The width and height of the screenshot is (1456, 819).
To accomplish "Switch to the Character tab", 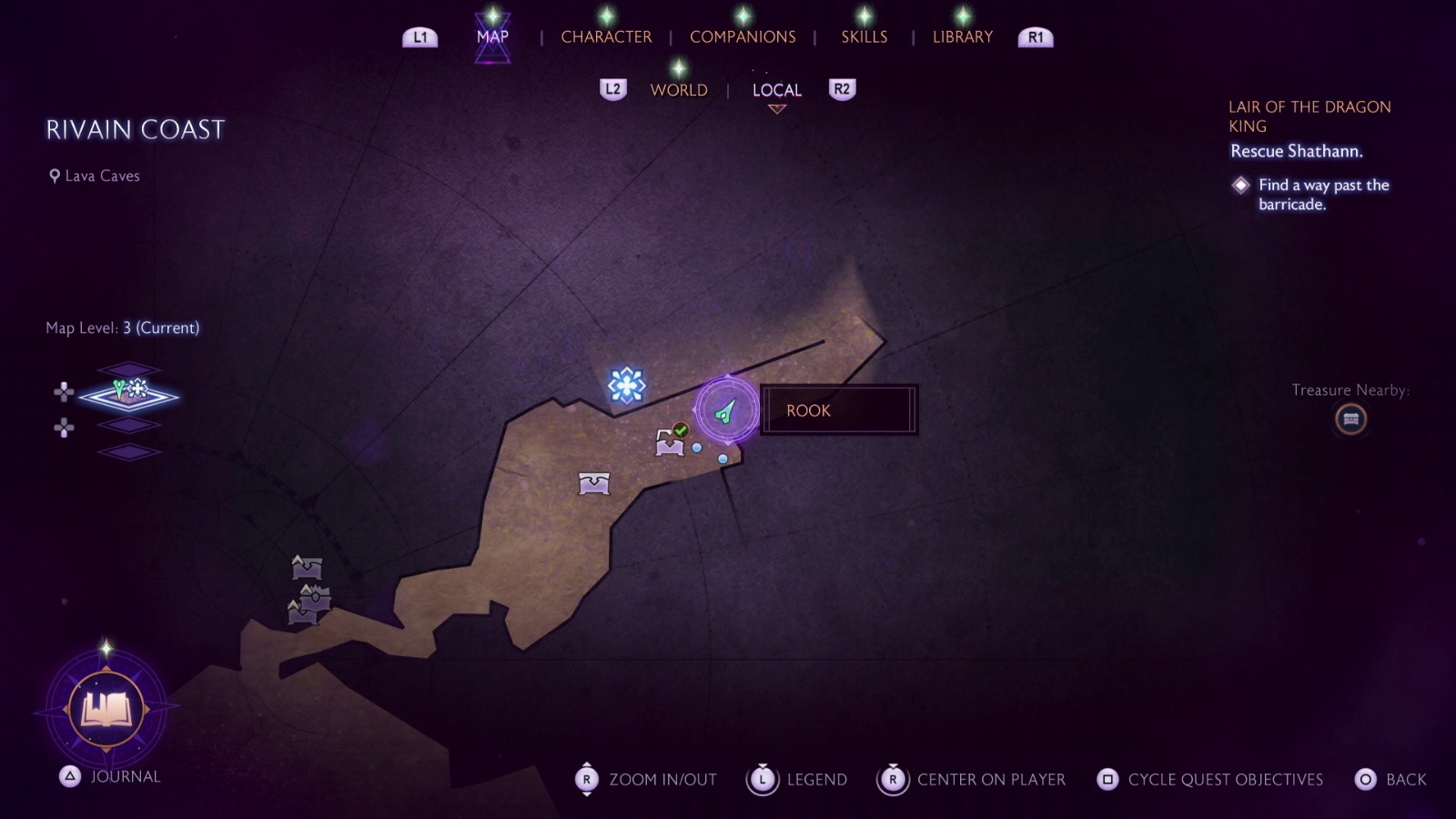I will coord(606,37).
